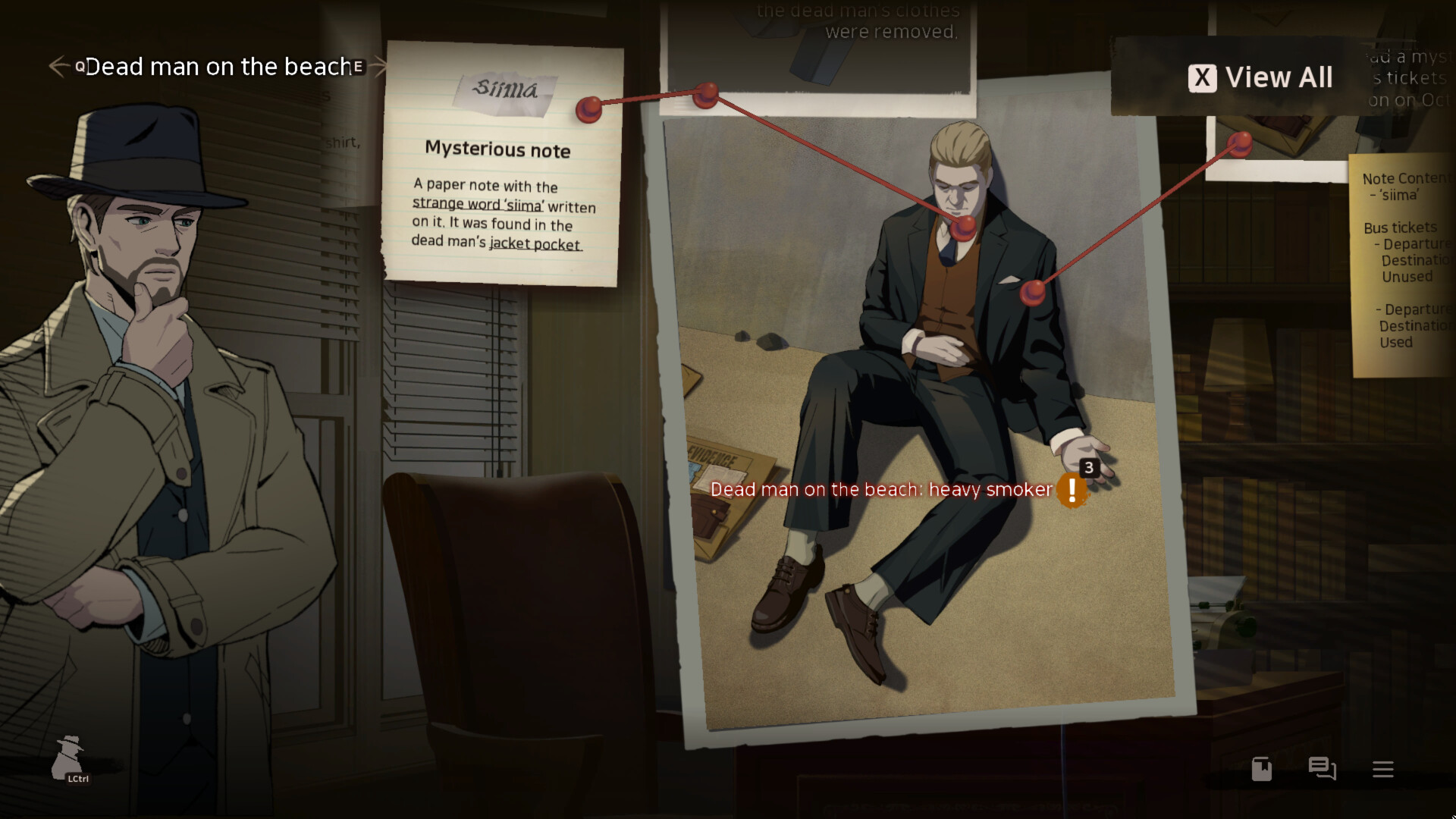Select the Dead man on the beach board tab
This screenshot has height=819, width=1456.
click(x=216, y=67)
